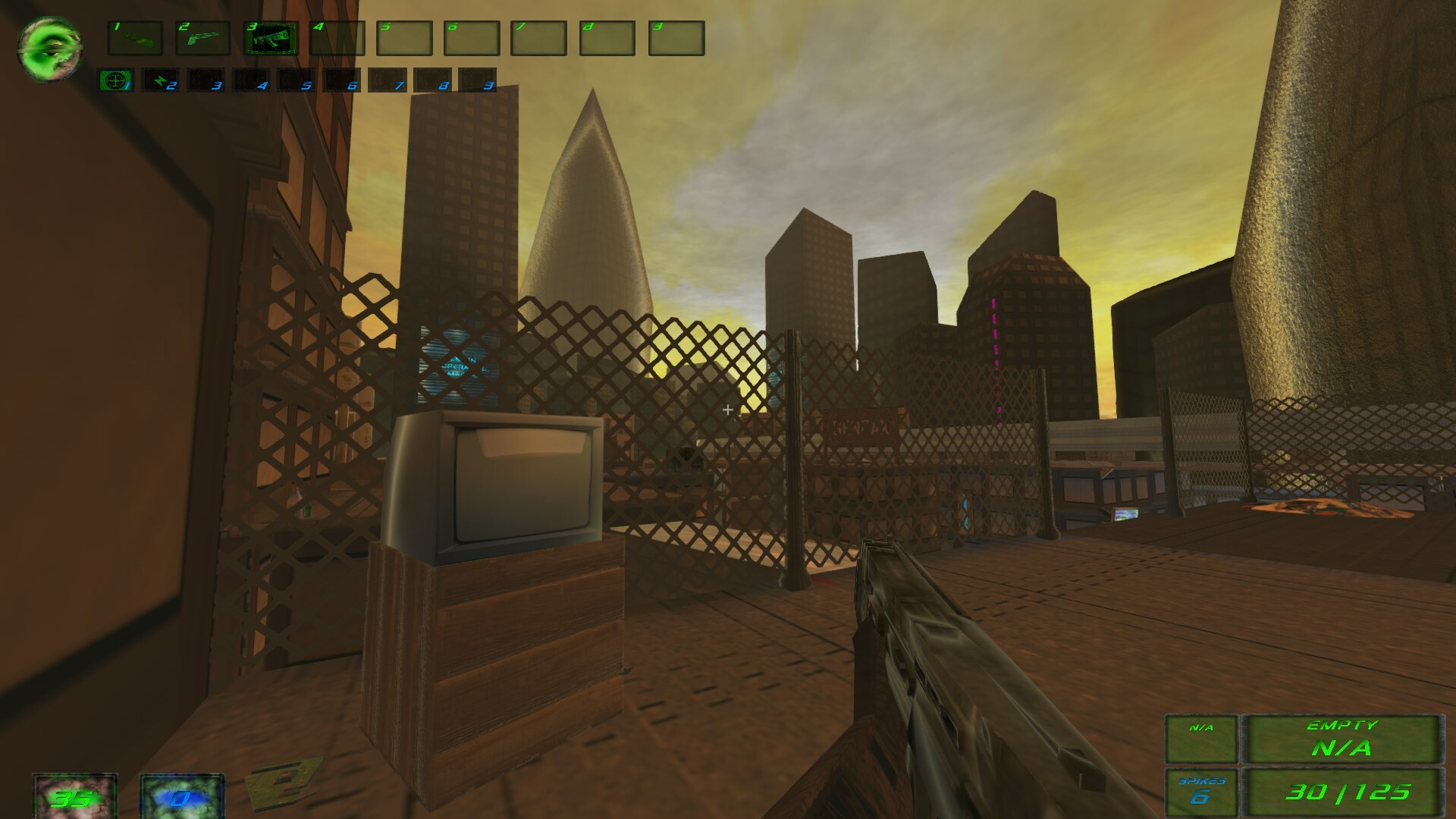Click the green 35 health counter
This screenshot has width=1456, height=819.
[x=74, y=798]
